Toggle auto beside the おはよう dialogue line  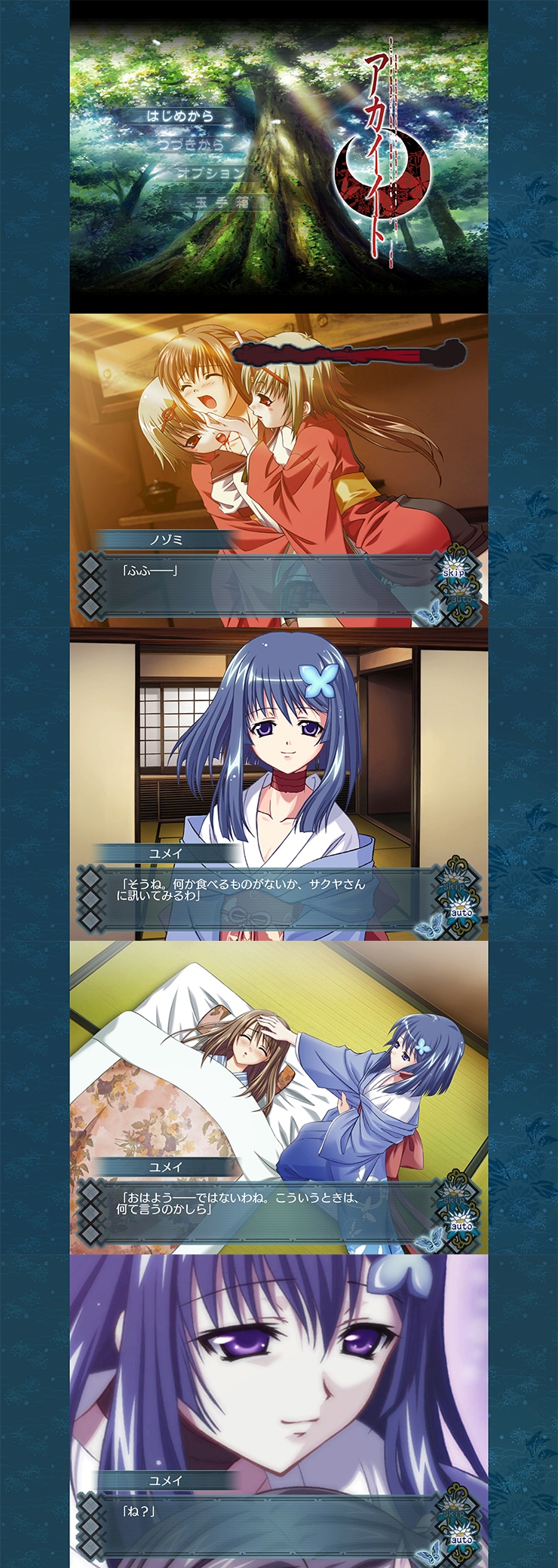click(x=461, y=1226)
